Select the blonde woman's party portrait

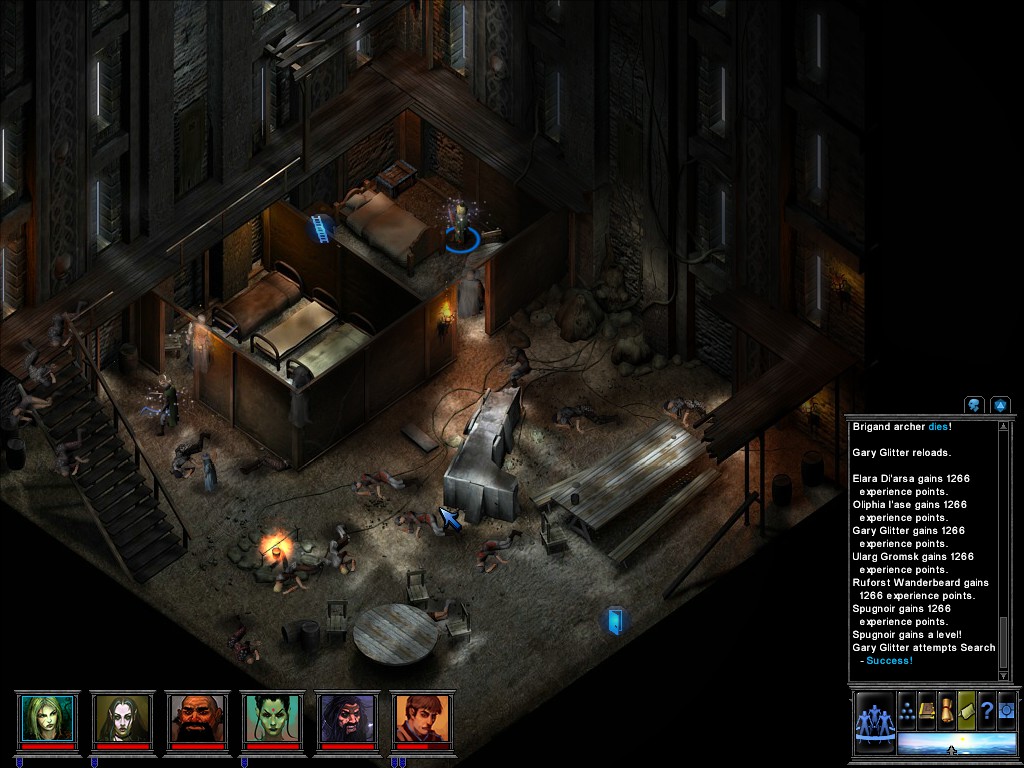pos(47,718)
